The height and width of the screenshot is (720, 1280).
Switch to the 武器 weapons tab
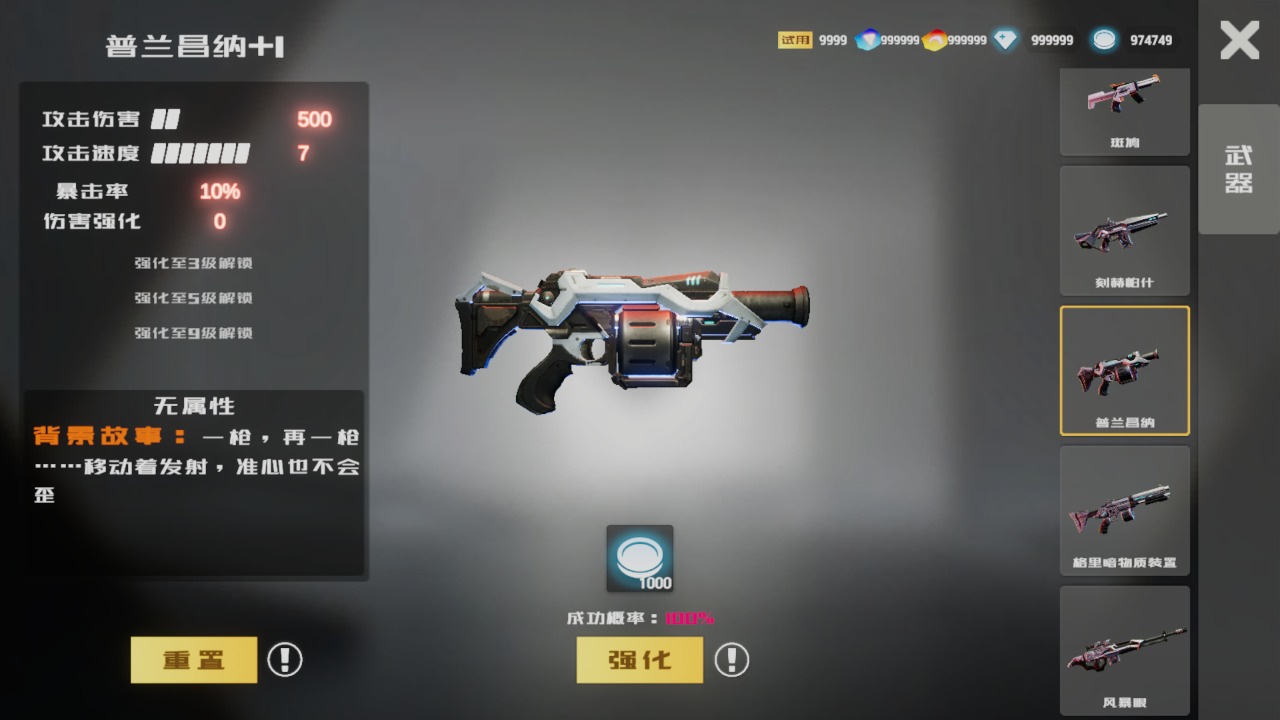coord(1239,169)
